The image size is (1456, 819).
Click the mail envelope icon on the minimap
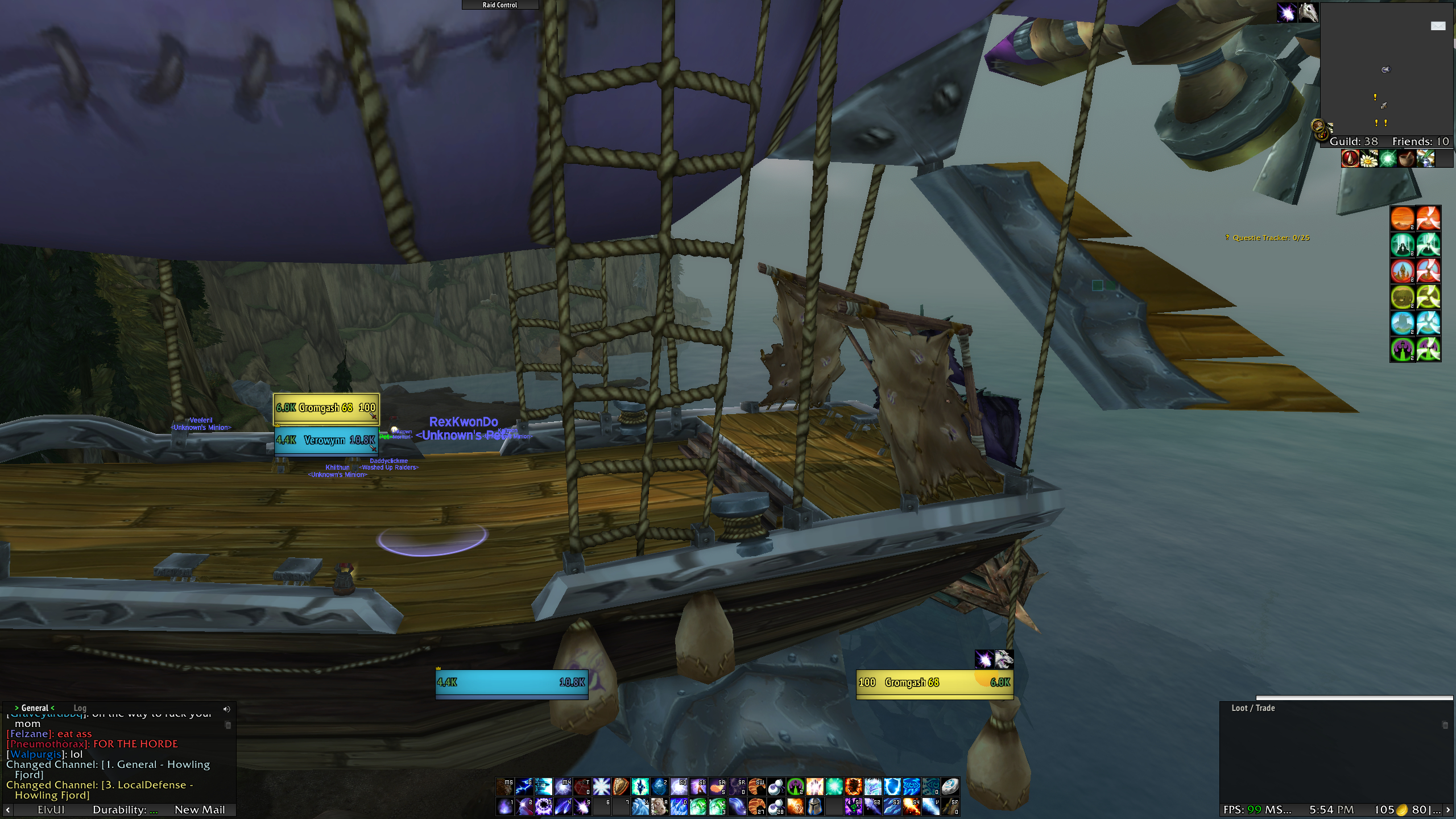tap(1438, 26)
